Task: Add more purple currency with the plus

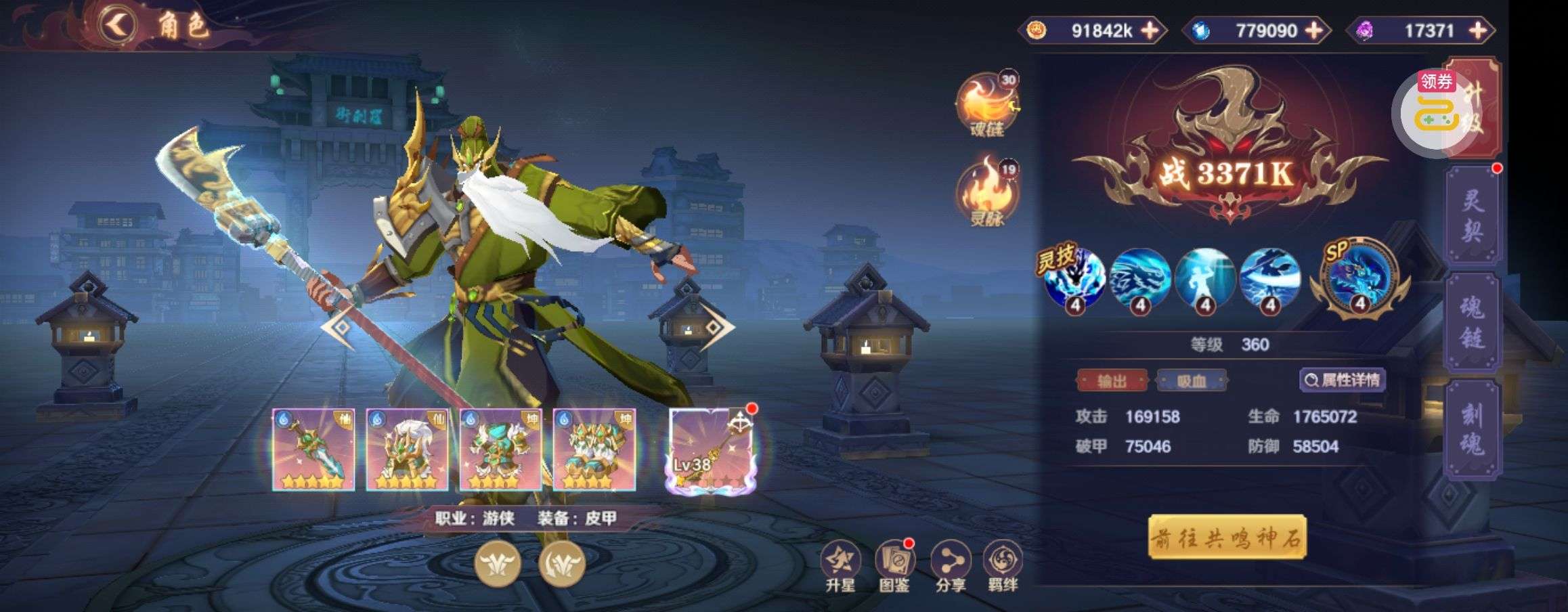Action: point(1478,30)
